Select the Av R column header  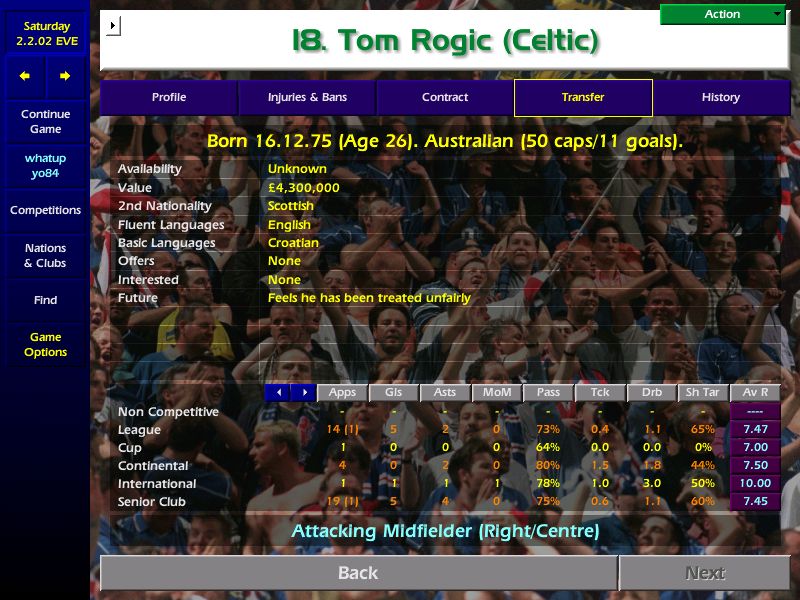point(755,393)
